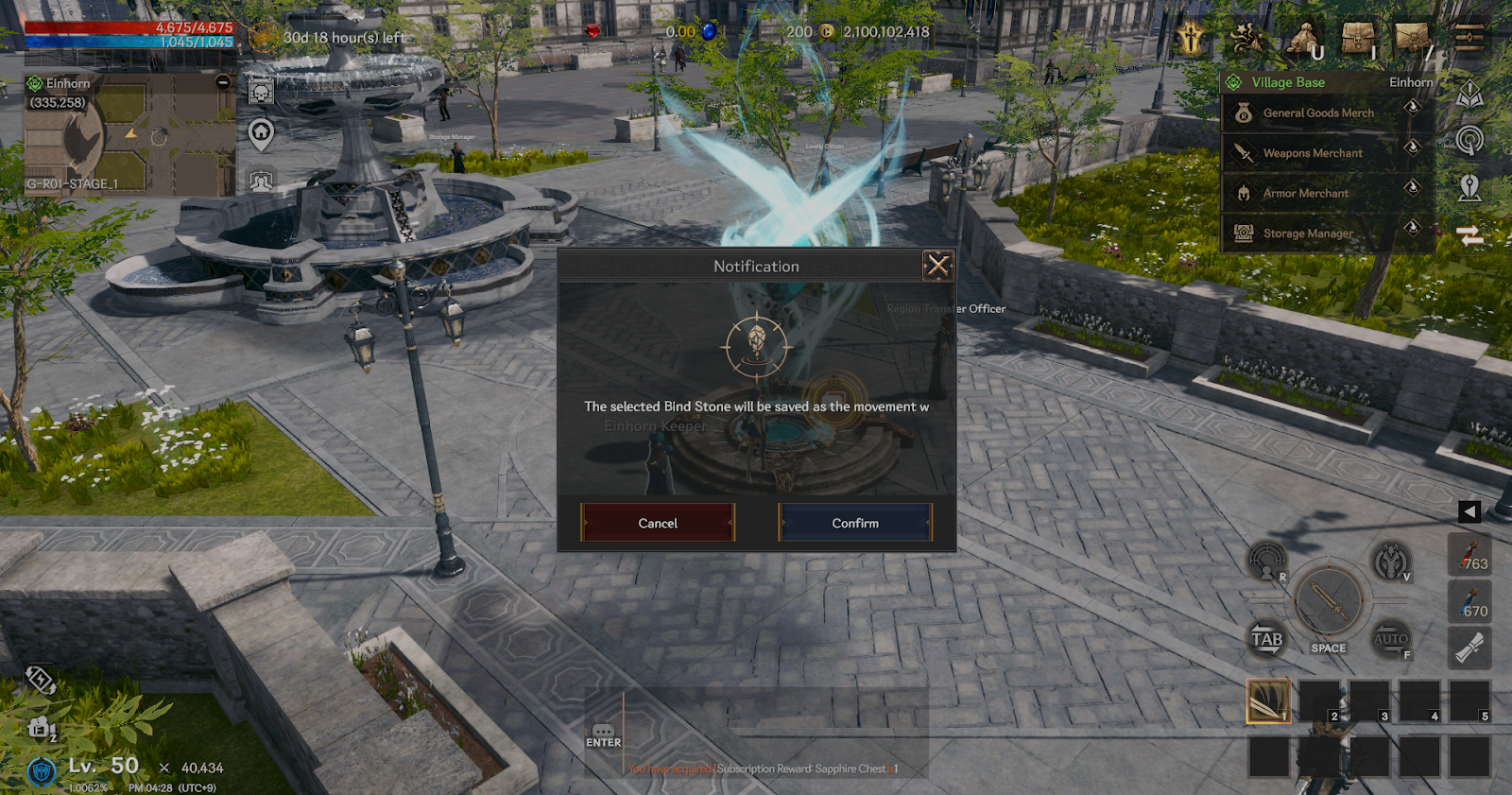Open the skull calendar icon
Image resolution: width=1512 pixels, height=795 pixels.
point(261,92)
